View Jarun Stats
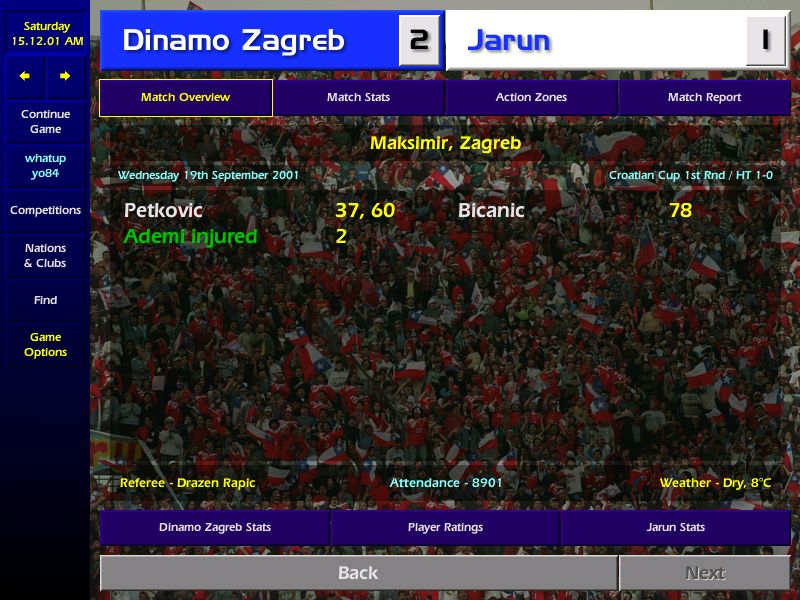 [675, 527]
